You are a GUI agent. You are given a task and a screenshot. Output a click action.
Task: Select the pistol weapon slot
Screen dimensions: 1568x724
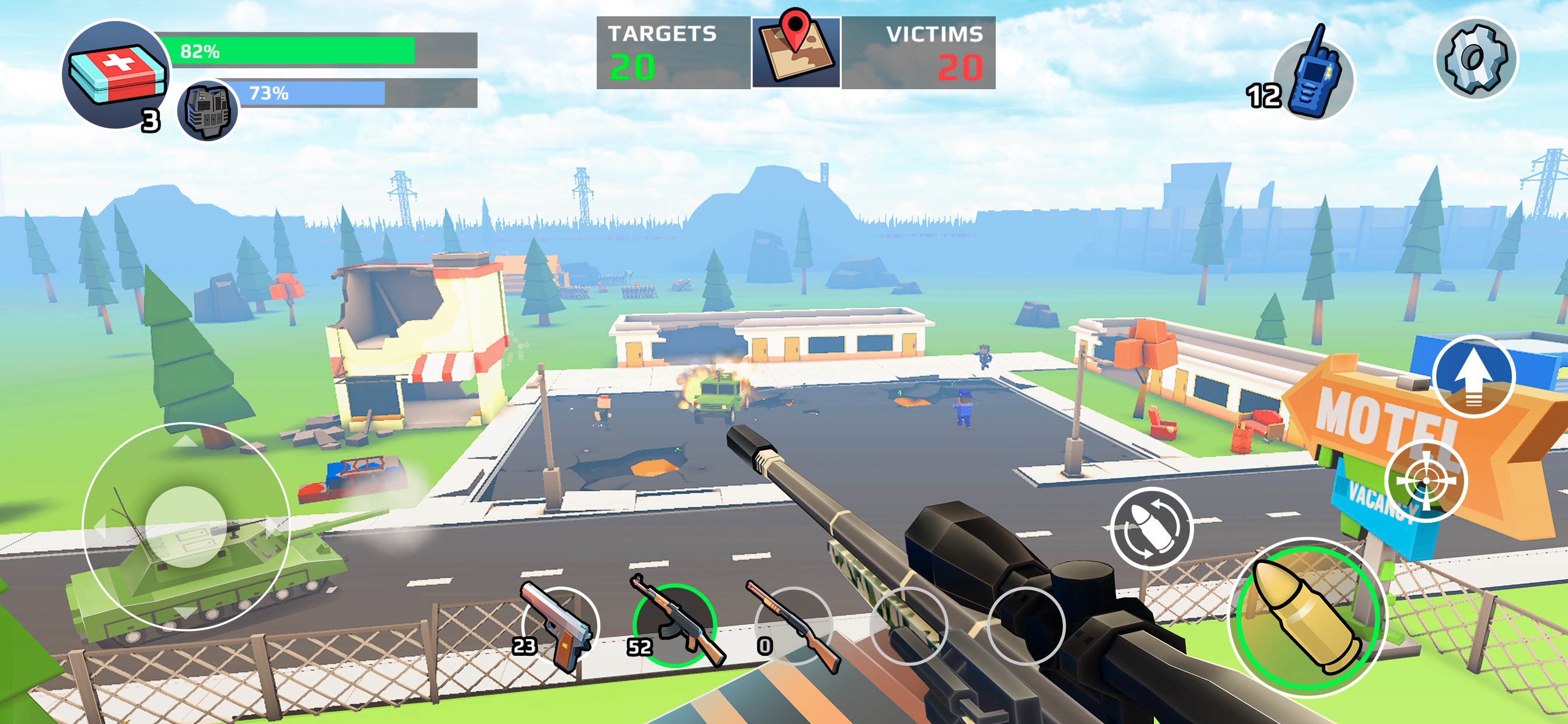[560, 626]
